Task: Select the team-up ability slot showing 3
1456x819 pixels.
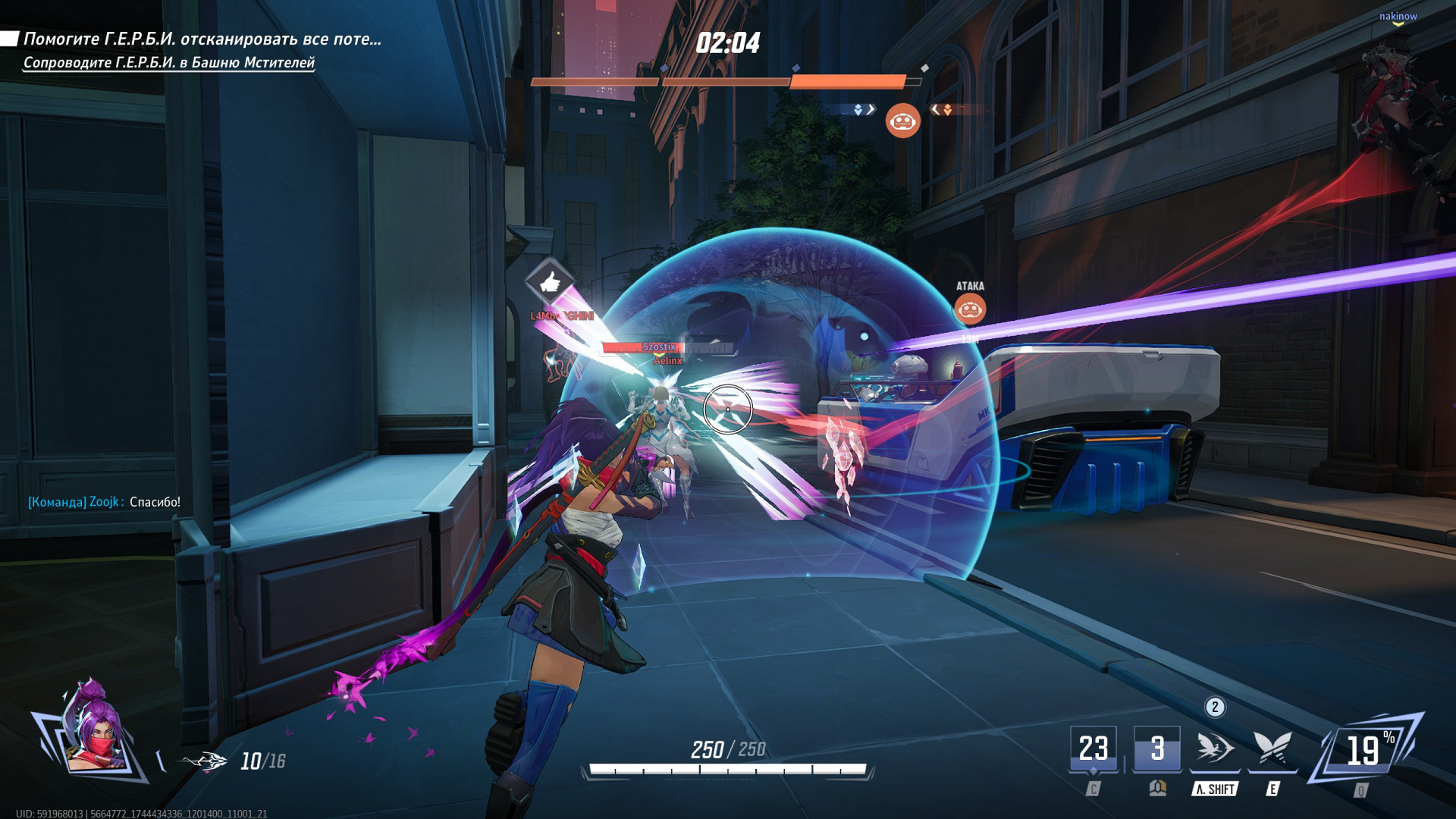Action: pos(1156,749)
